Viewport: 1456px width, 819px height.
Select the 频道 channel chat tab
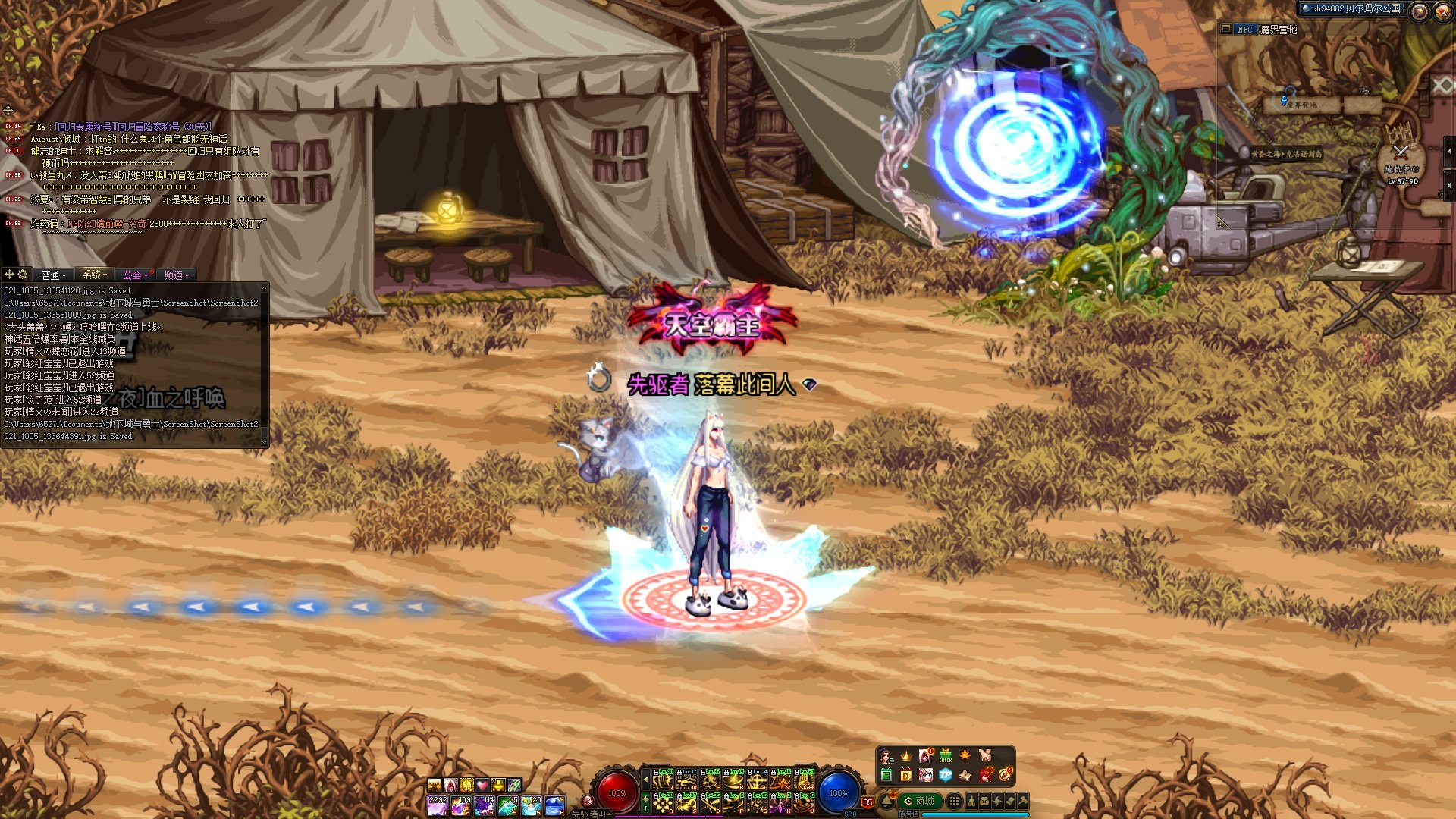(x=176, y=275)
